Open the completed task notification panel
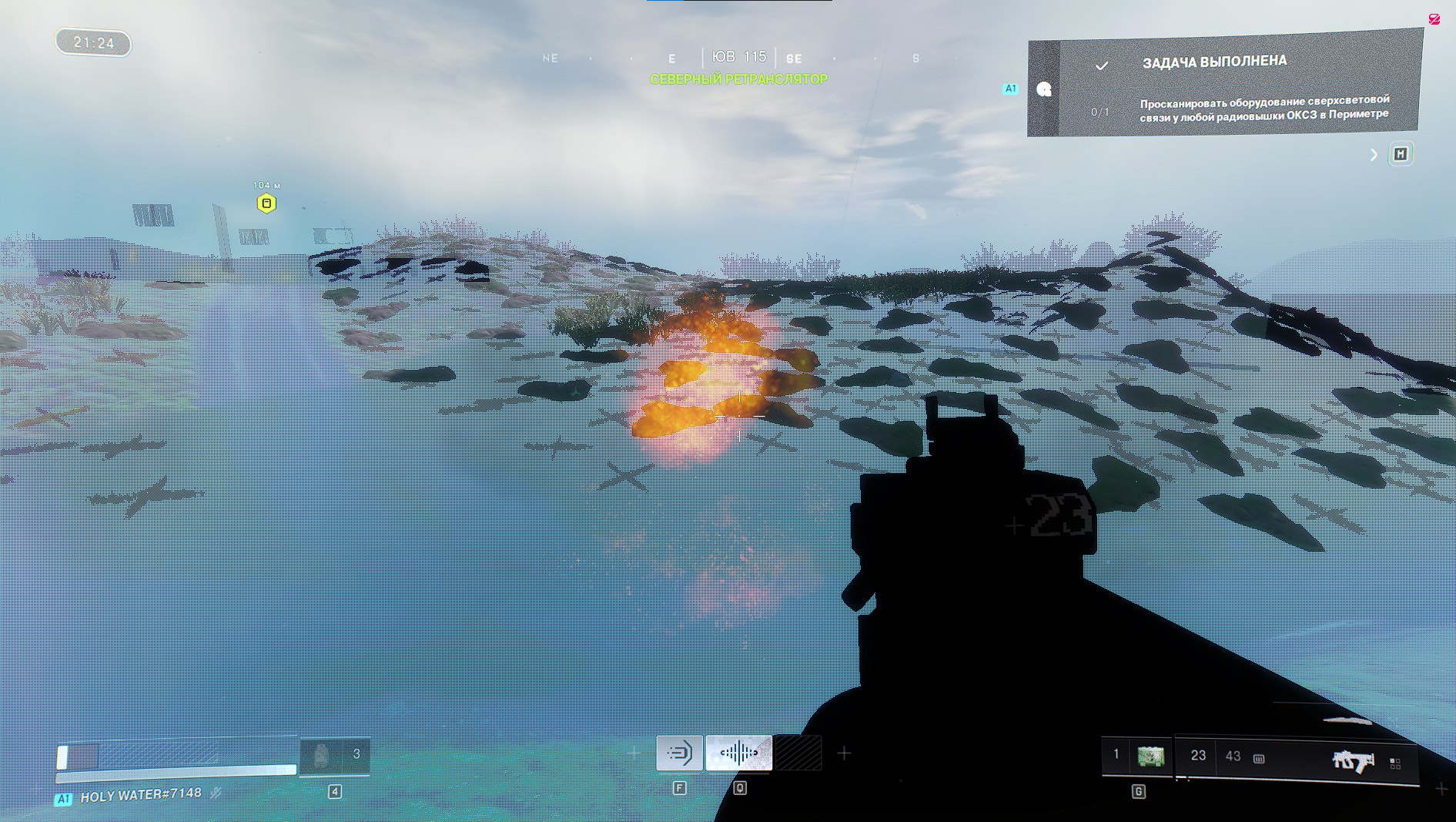This screenshot has height=822, width=1456. click(1238, 85)
